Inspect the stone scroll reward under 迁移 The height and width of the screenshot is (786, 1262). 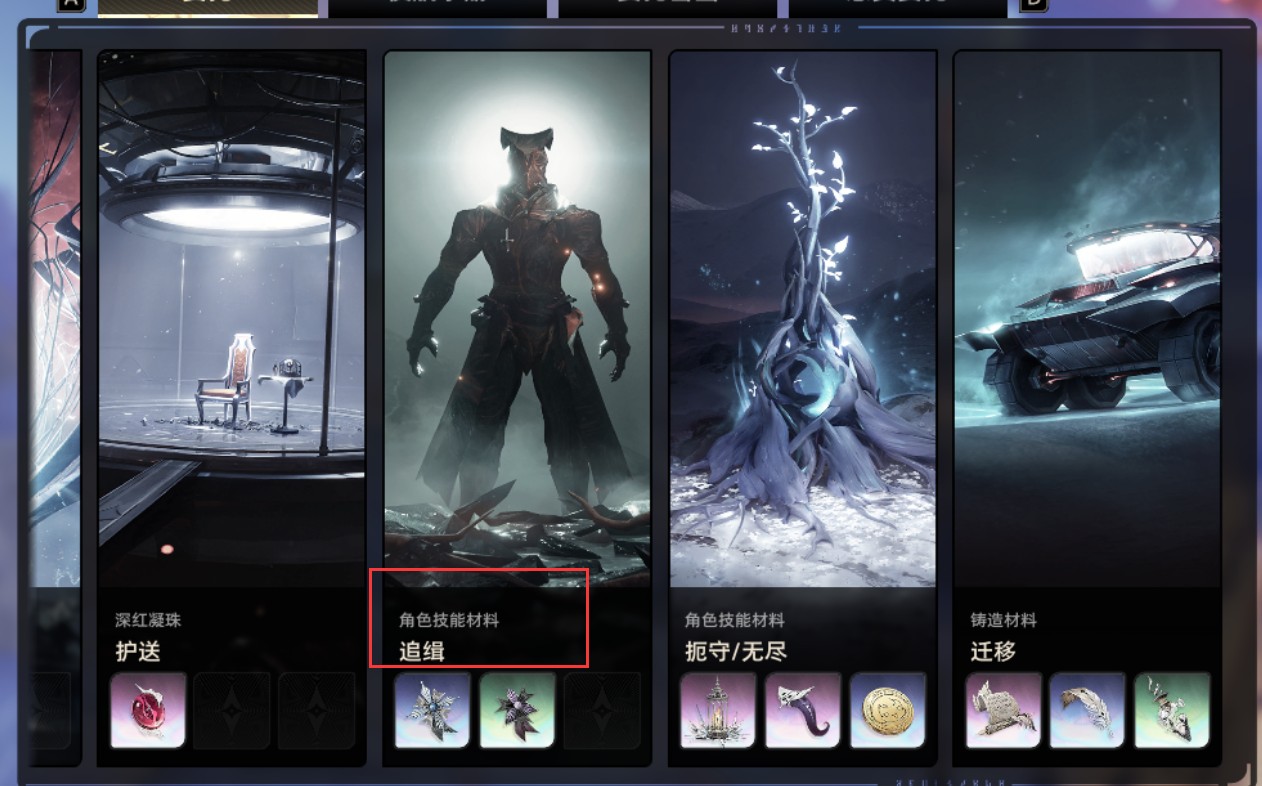click(1003, 710)
